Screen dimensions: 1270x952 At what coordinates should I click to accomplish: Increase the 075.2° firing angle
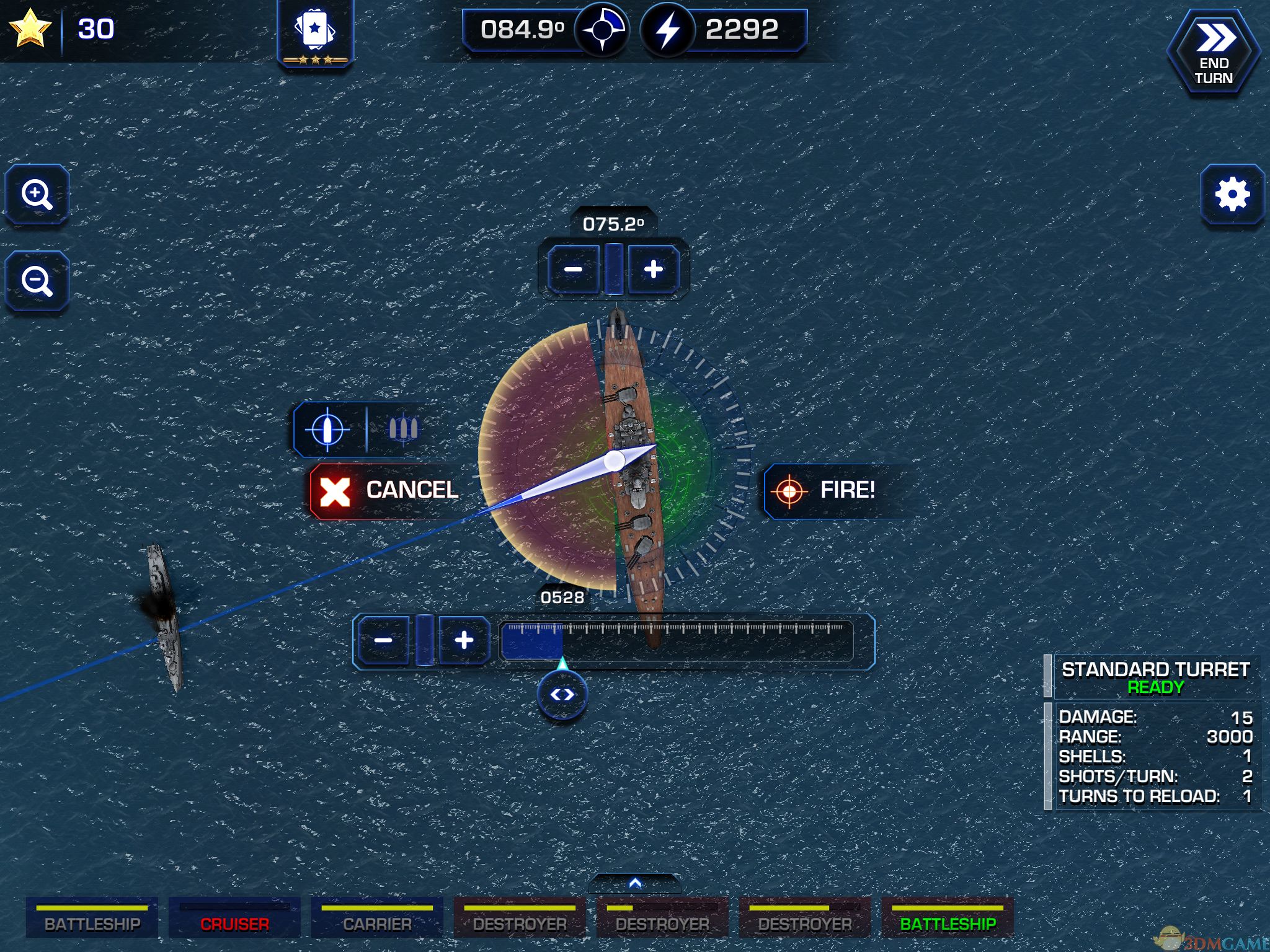coord(653,270)
